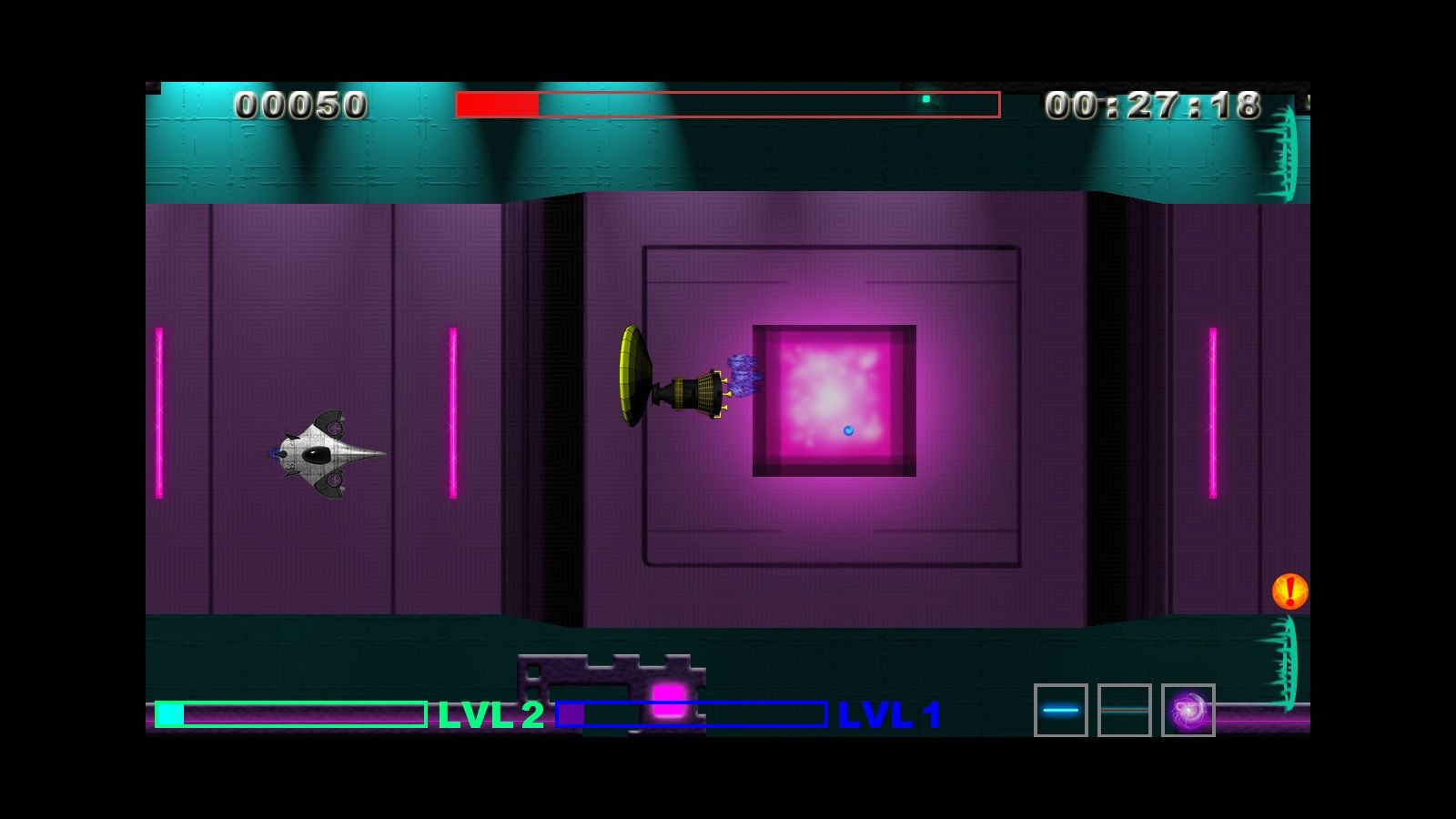Viewport: 1456px width, 819px height.
Task: Click the red boss health bar
Action: point(499,103)
